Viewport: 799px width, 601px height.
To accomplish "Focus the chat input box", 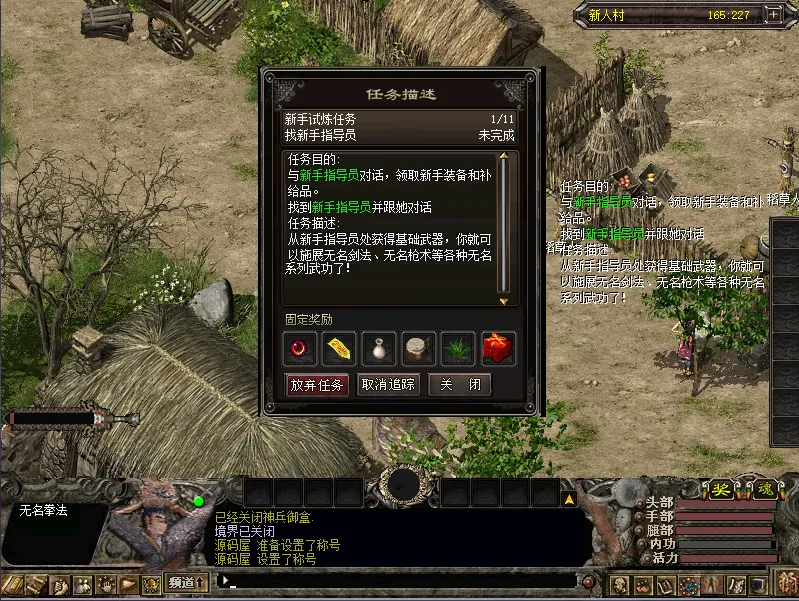I will click(400, 580).
